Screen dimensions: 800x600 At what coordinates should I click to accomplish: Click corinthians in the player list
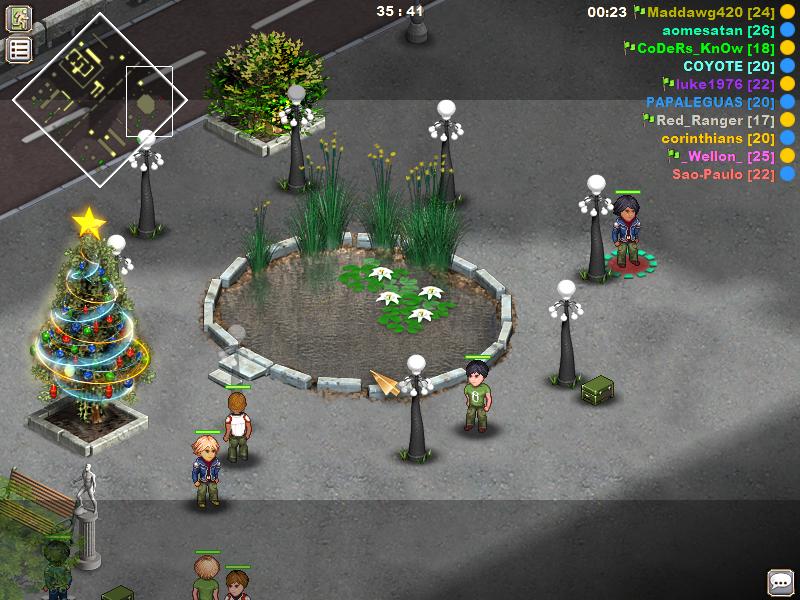tap(717, 138)
